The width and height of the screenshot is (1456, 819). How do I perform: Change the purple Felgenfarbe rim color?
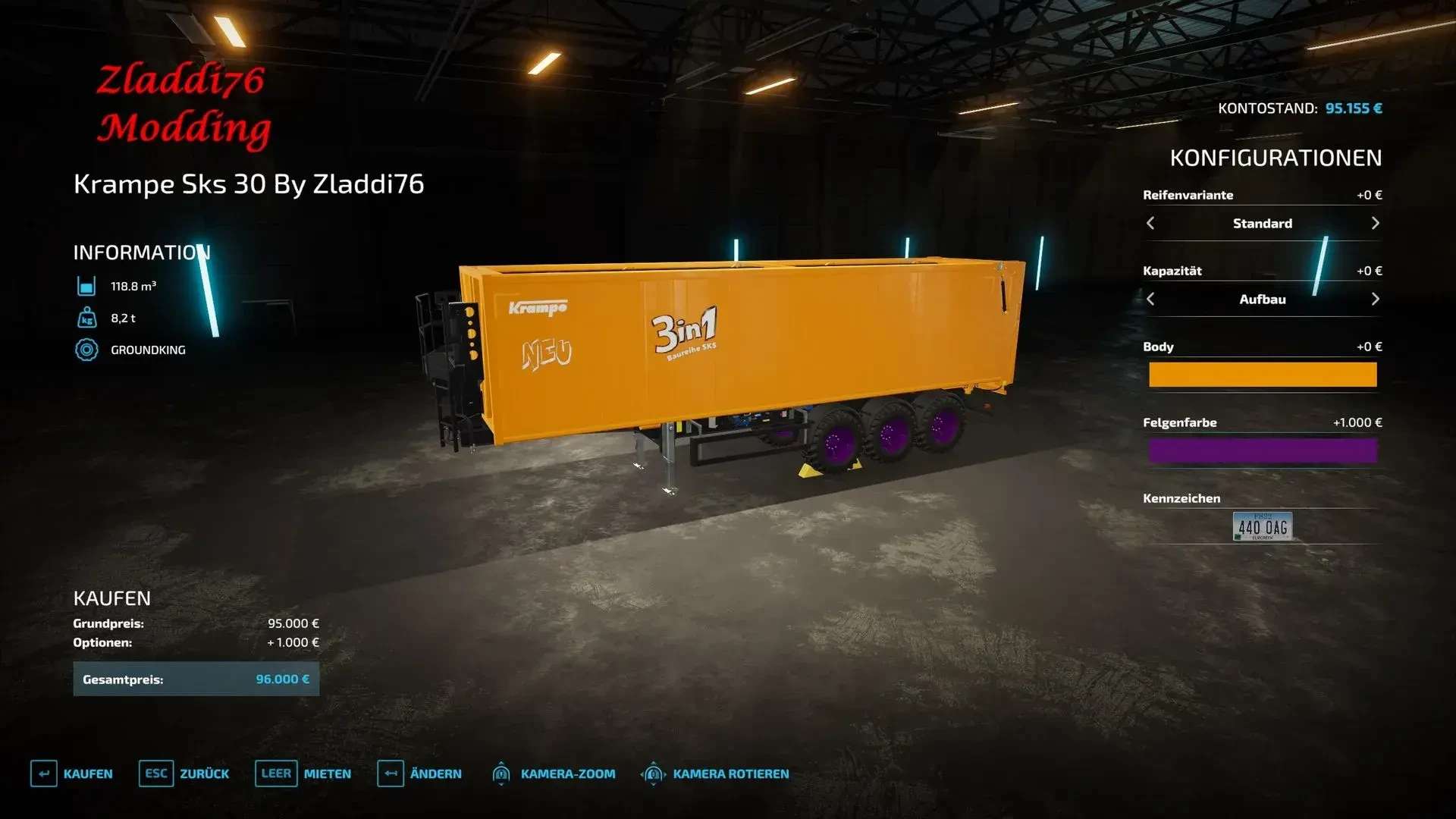click(x=1262, y=450)
